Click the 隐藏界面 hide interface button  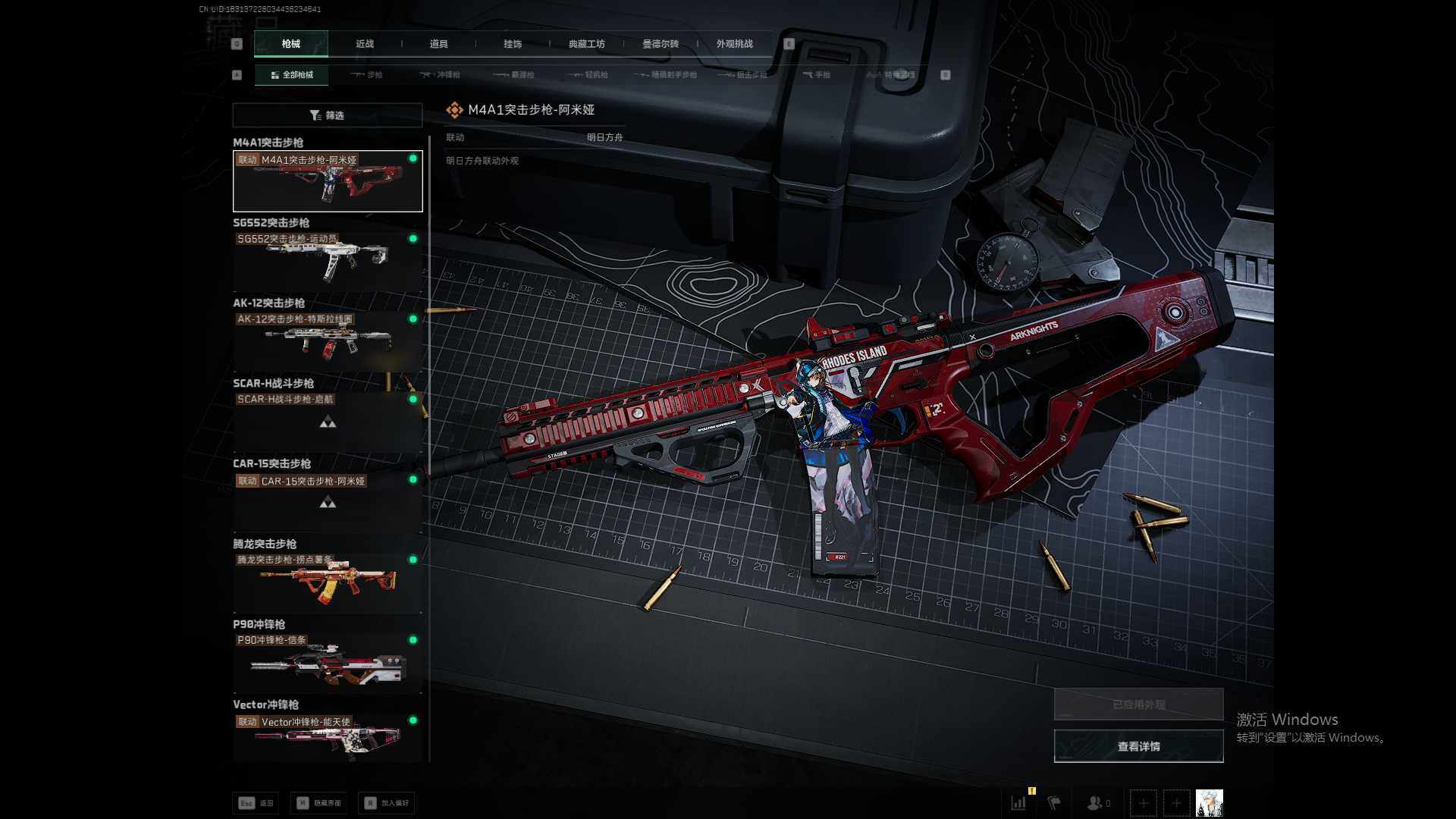click(x=318, y=803)
